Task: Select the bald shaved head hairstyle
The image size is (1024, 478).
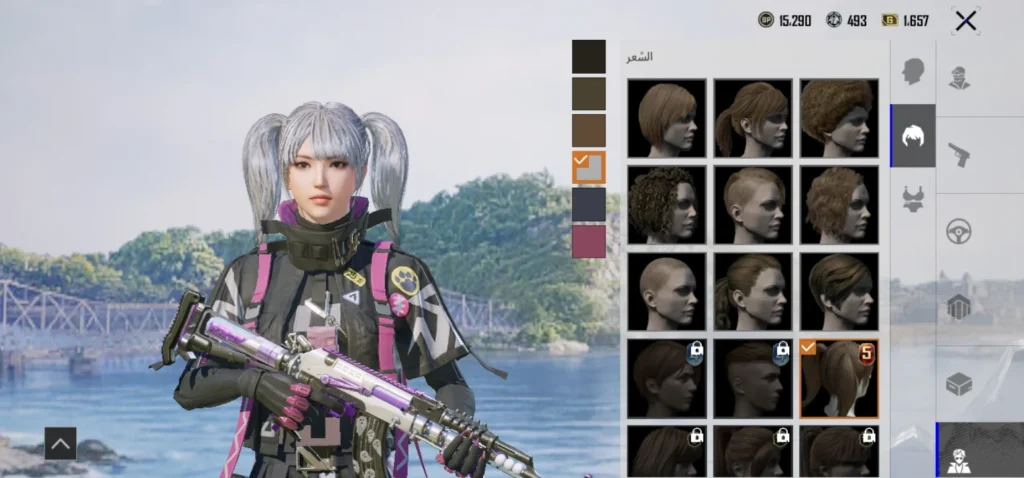Action: (666, 291)
